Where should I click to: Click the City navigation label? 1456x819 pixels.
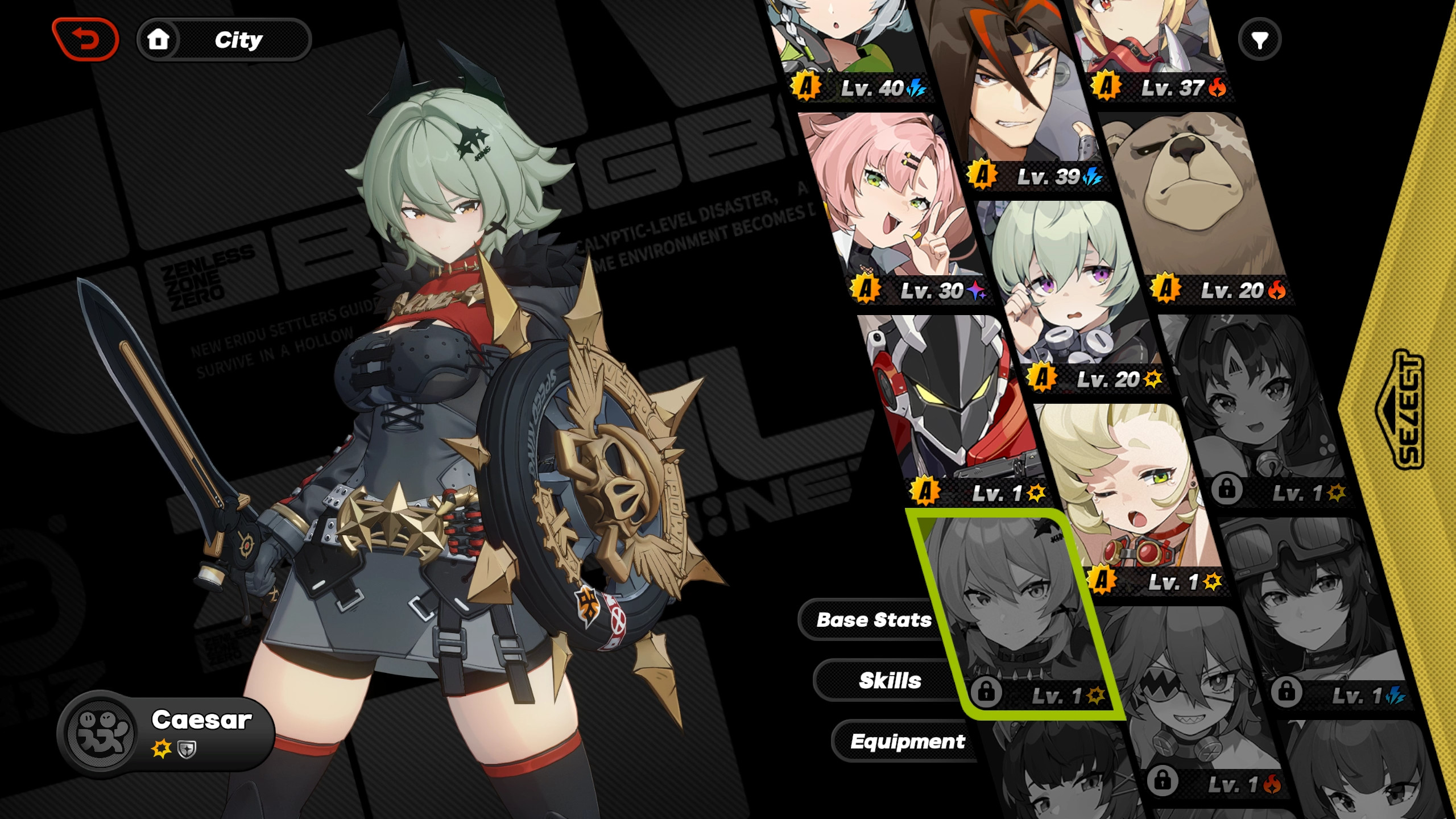(239, 39)
